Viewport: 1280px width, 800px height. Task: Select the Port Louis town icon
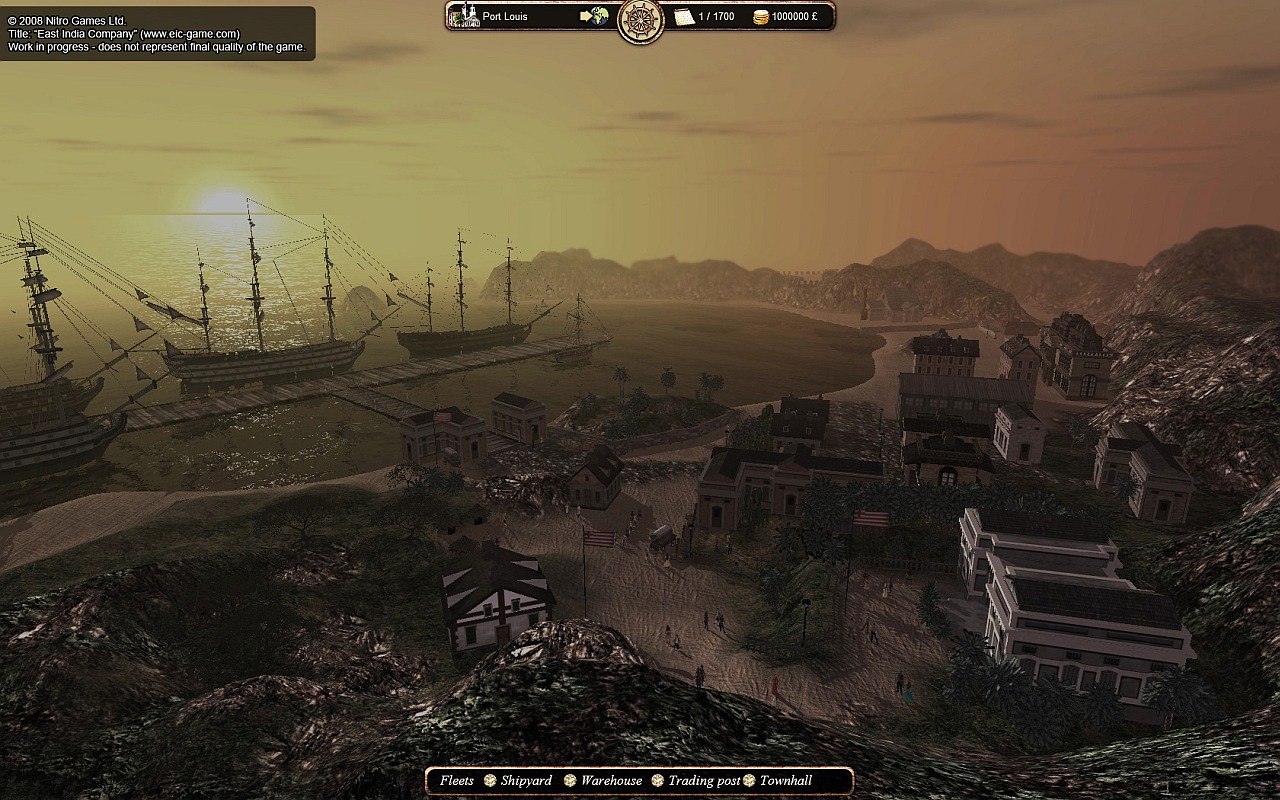pyautogui.click(x=464, y=16)
